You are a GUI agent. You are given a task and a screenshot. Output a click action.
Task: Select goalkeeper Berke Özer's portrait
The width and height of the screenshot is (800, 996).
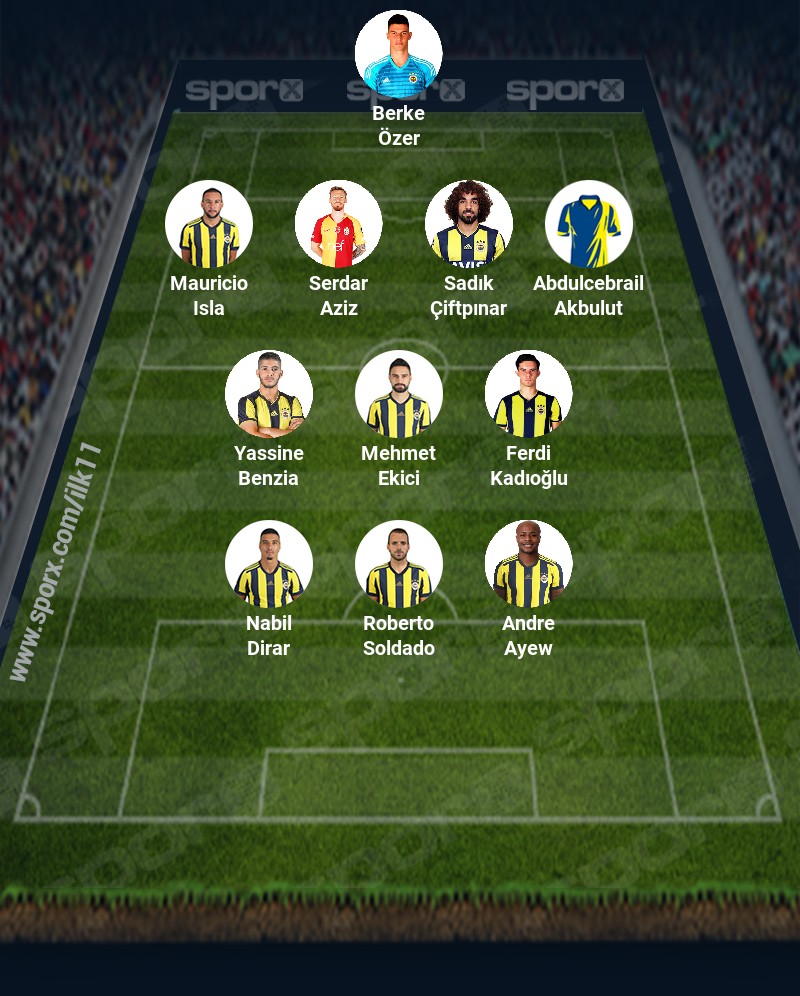[x=398, y=54]
